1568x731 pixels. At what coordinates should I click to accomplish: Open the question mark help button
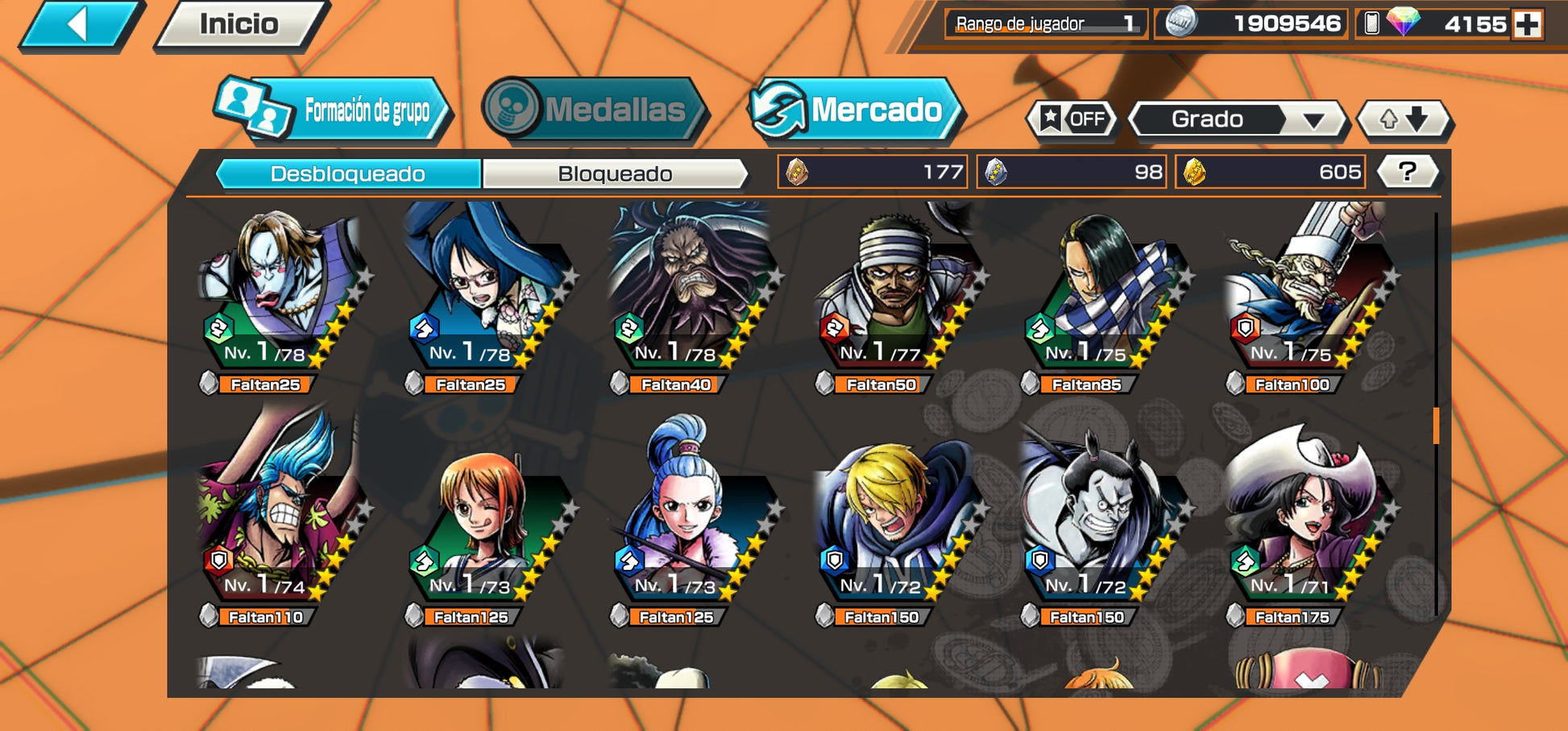1407,172
